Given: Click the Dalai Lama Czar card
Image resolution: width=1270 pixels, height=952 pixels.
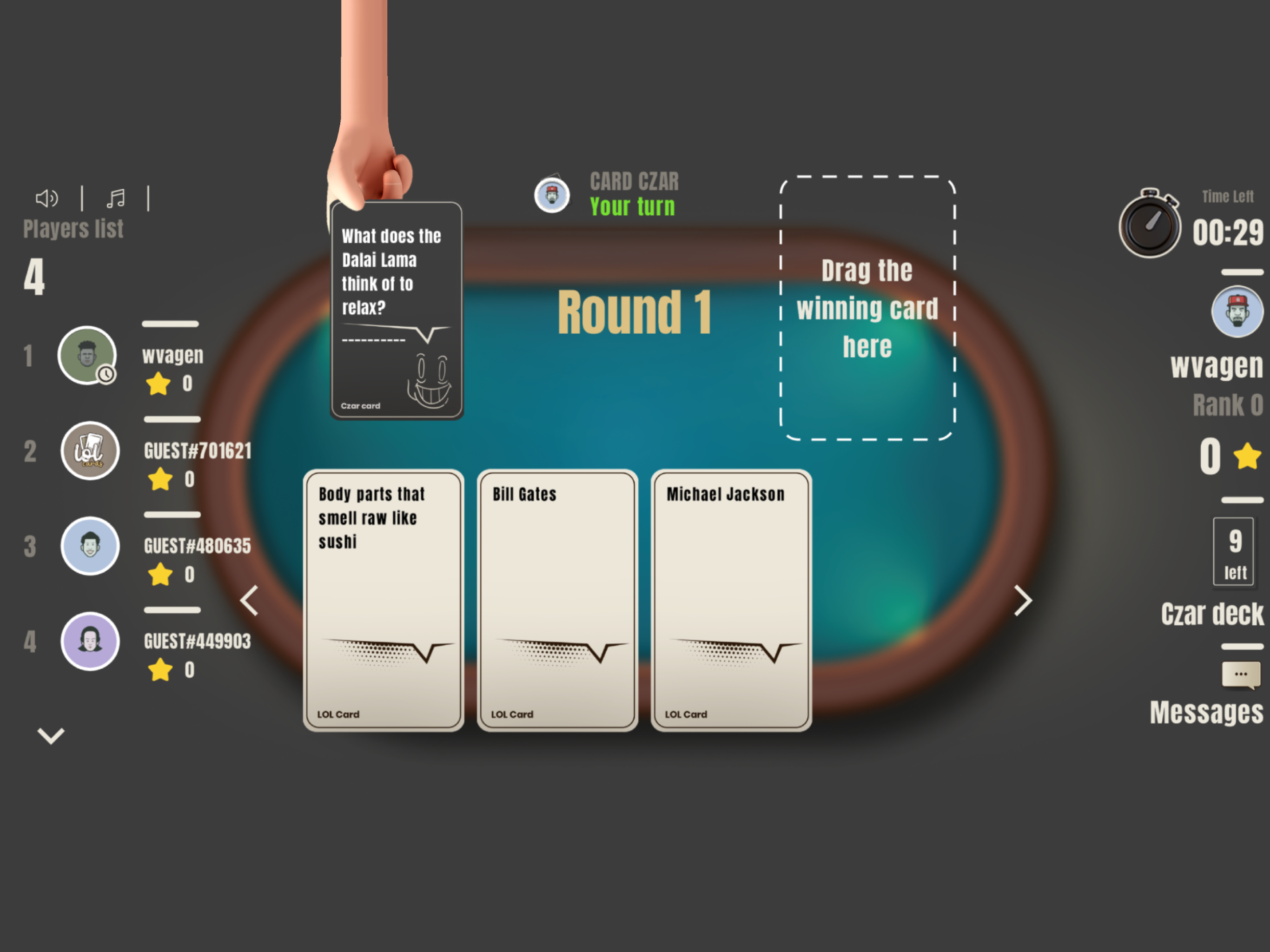Looking at the screenshot, I should [397, 310].
